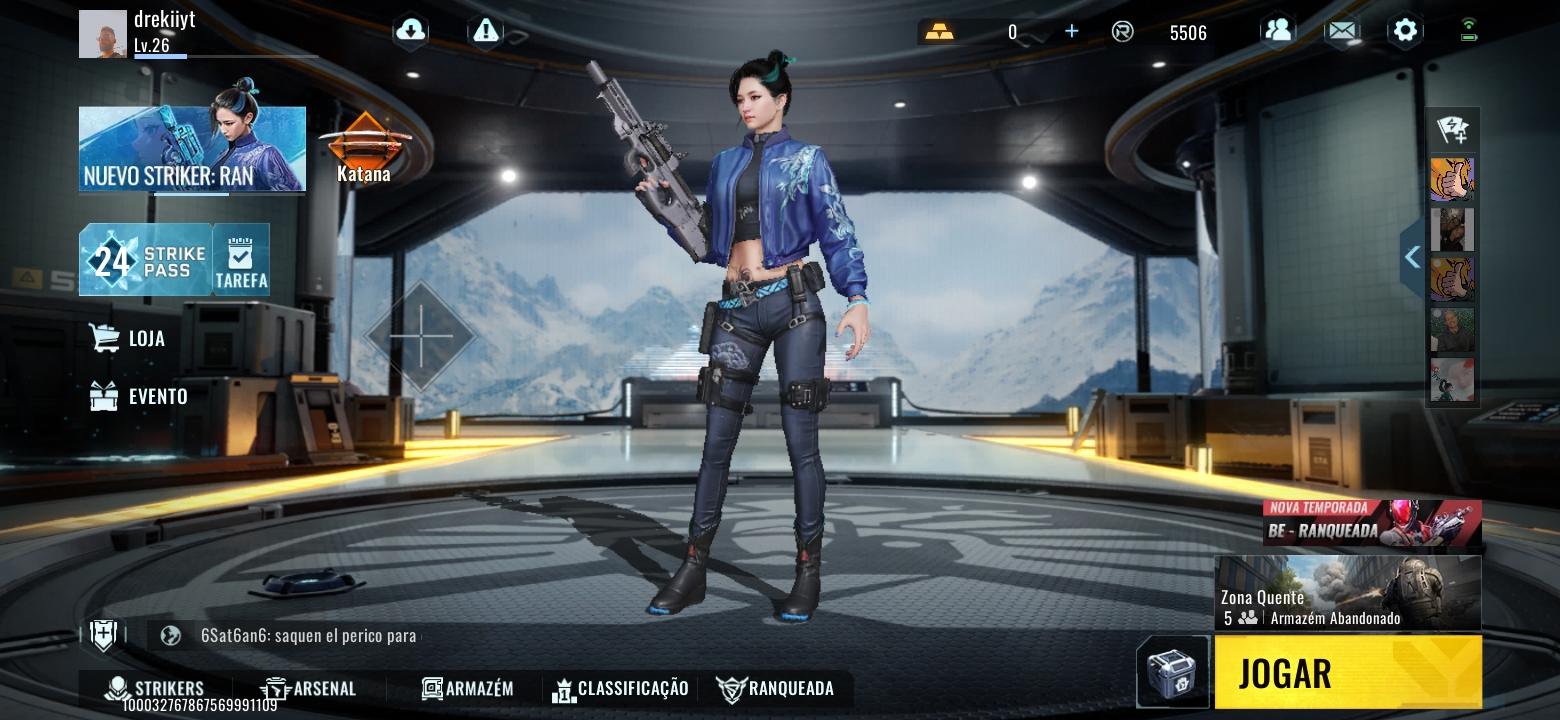Screen dimensions: 1560x720
Task: Collapse the squad invite sidebar with the chevron
Action: pos(1412,257)
